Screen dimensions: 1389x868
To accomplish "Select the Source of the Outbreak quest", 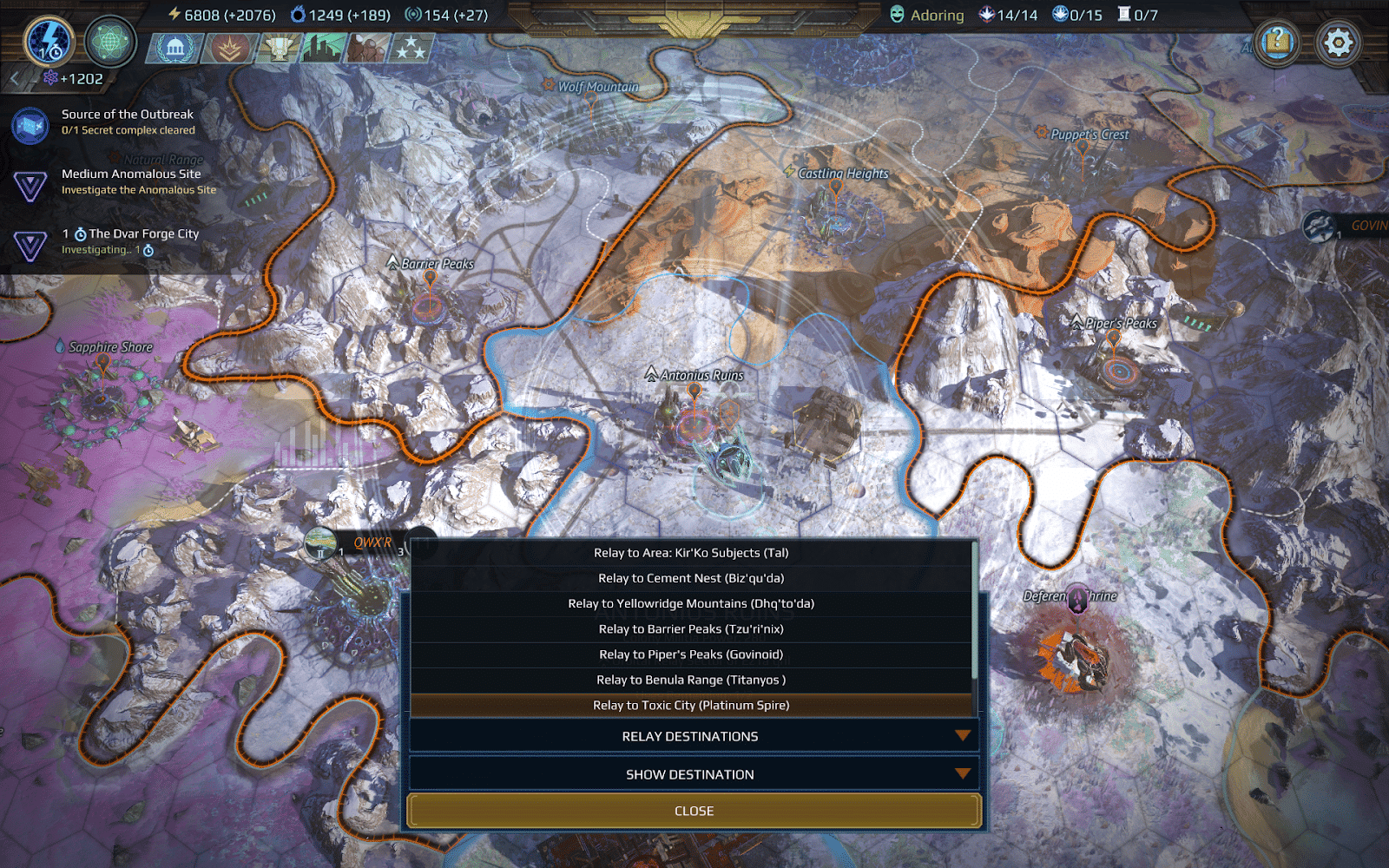I will click(x=128, y=122).
